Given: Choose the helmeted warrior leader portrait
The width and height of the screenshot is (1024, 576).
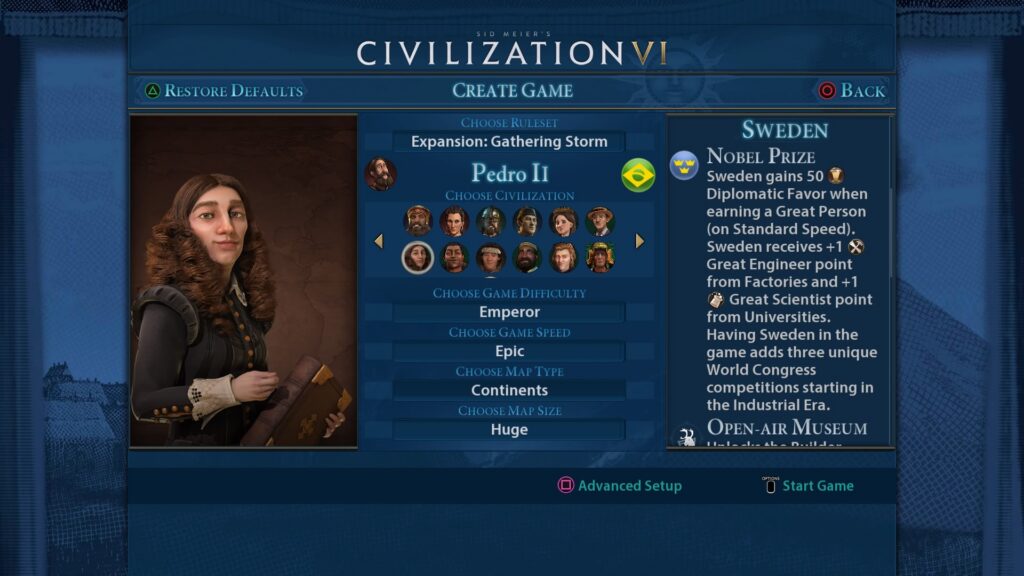Looking at the screenshot, I should click(490, 221).
